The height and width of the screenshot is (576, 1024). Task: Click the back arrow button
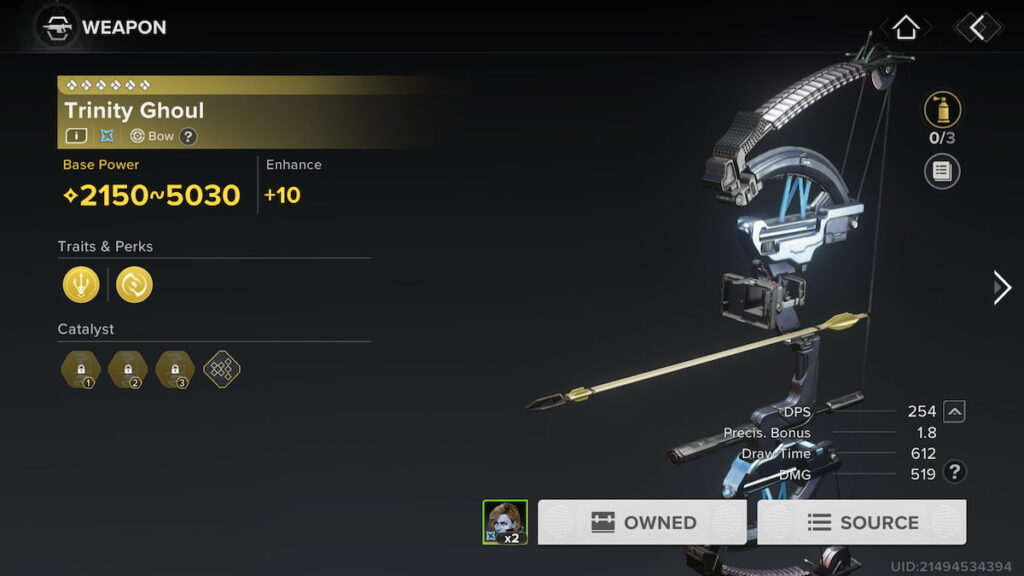[977, 28]
